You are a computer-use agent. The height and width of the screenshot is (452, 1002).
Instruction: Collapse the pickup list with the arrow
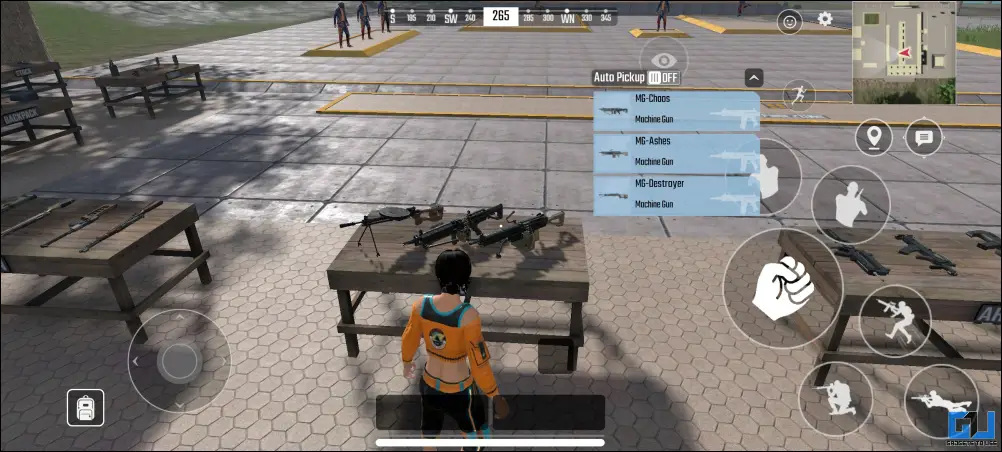point(754,77)
